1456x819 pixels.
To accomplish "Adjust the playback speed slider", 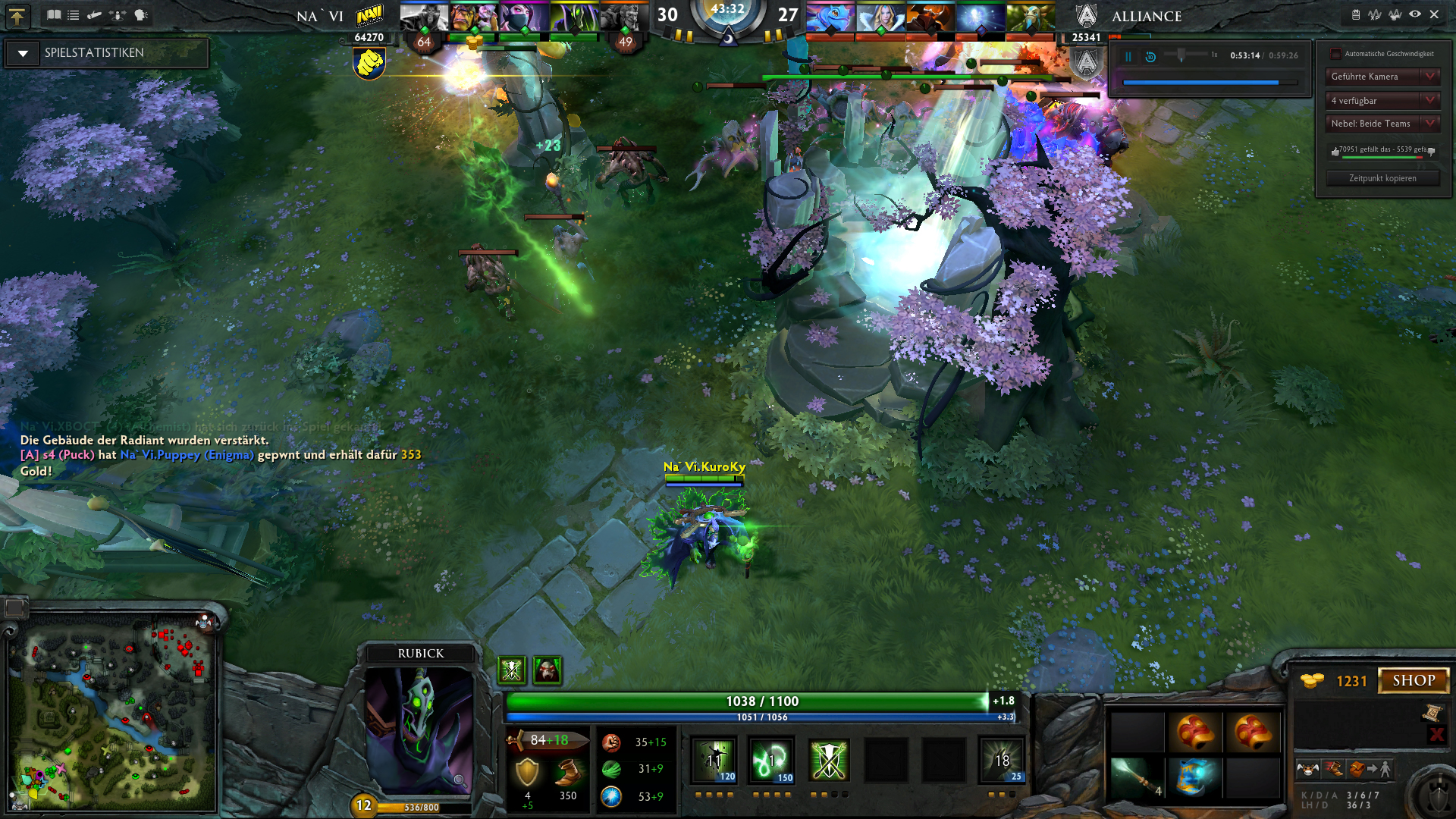I will [1181, 55].
